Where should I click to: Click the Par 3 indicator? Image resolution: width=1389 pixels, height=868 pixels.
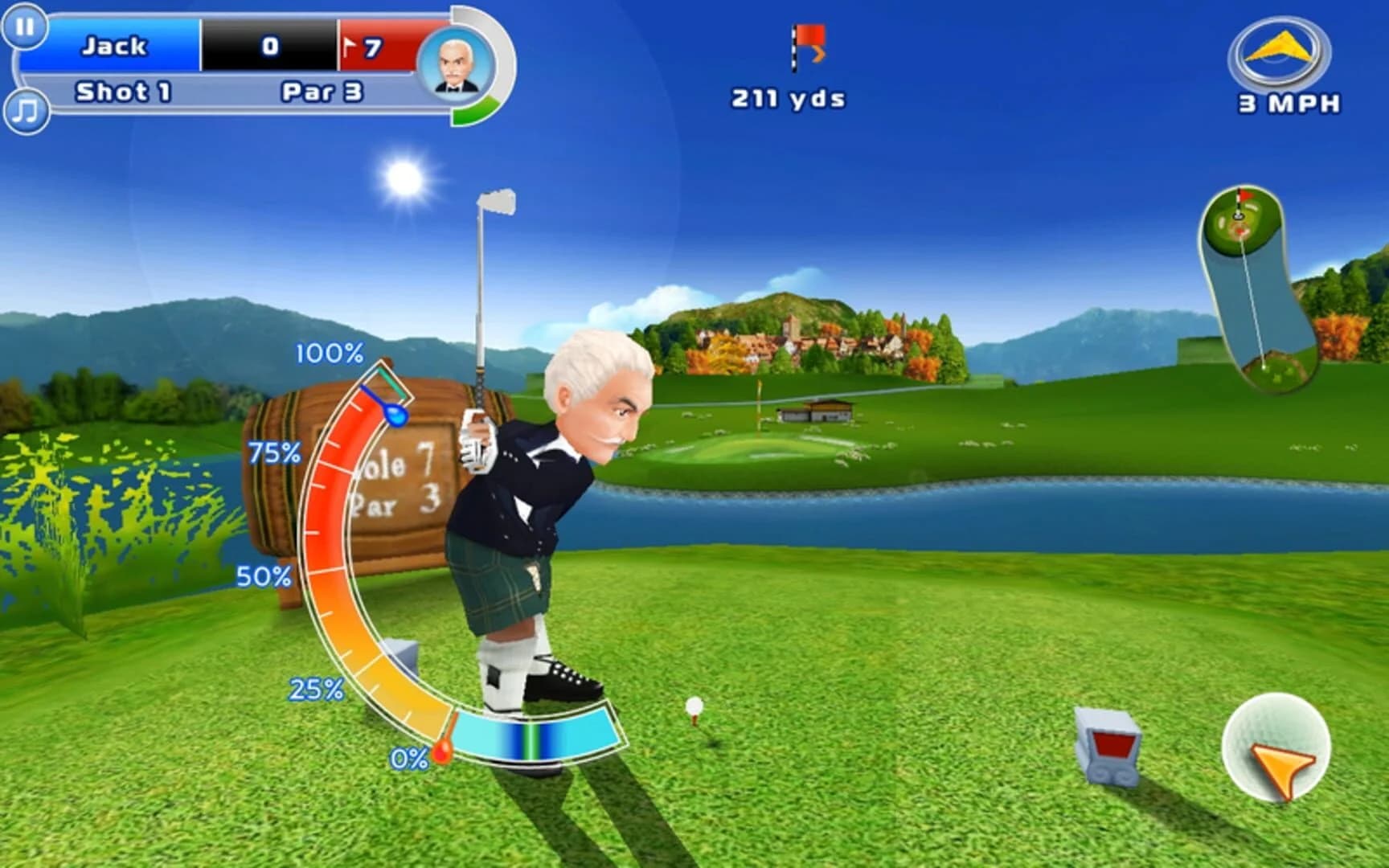322,92
